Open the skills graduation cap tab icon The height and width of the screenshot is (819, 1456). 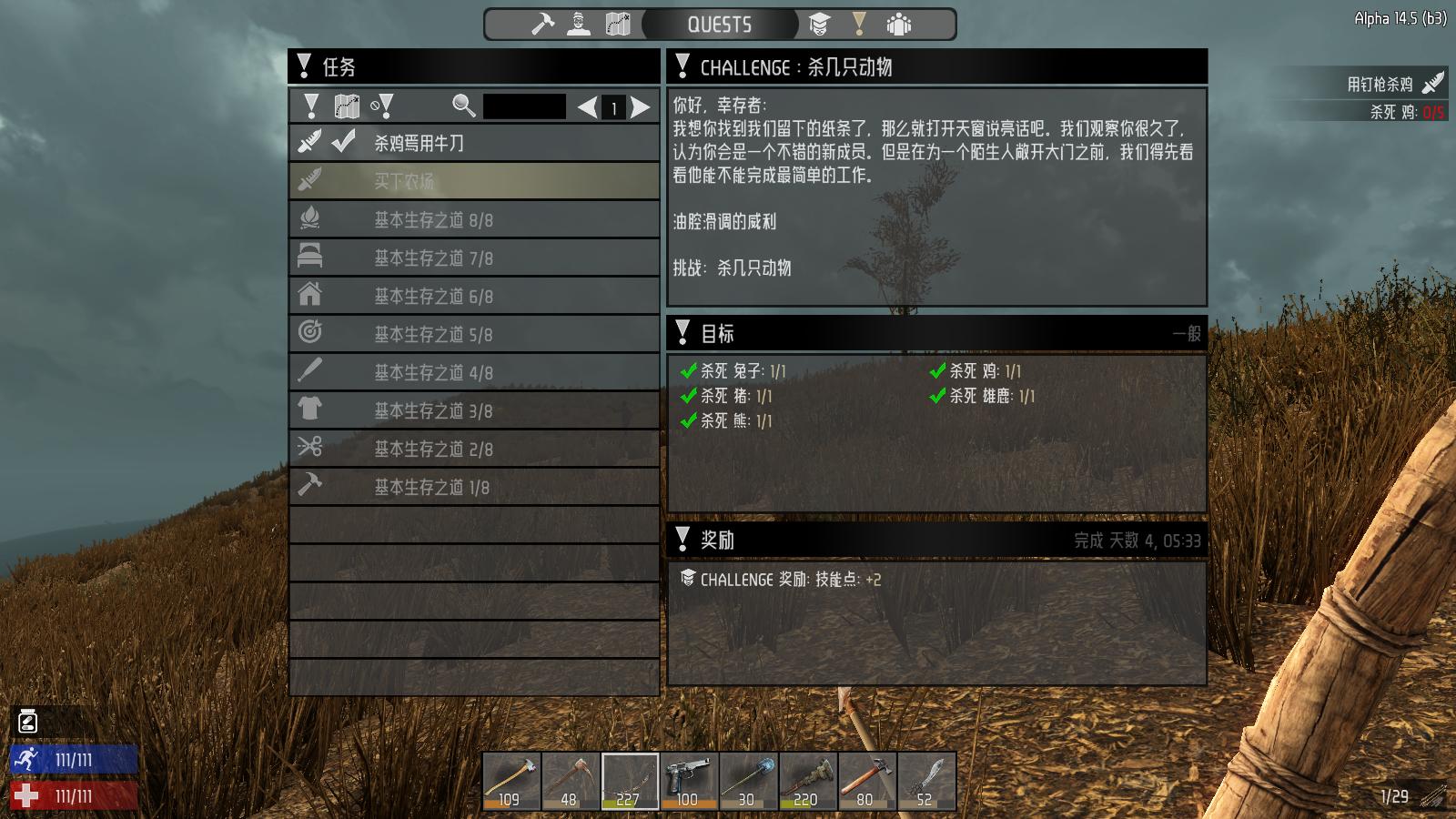click(822, 25)
